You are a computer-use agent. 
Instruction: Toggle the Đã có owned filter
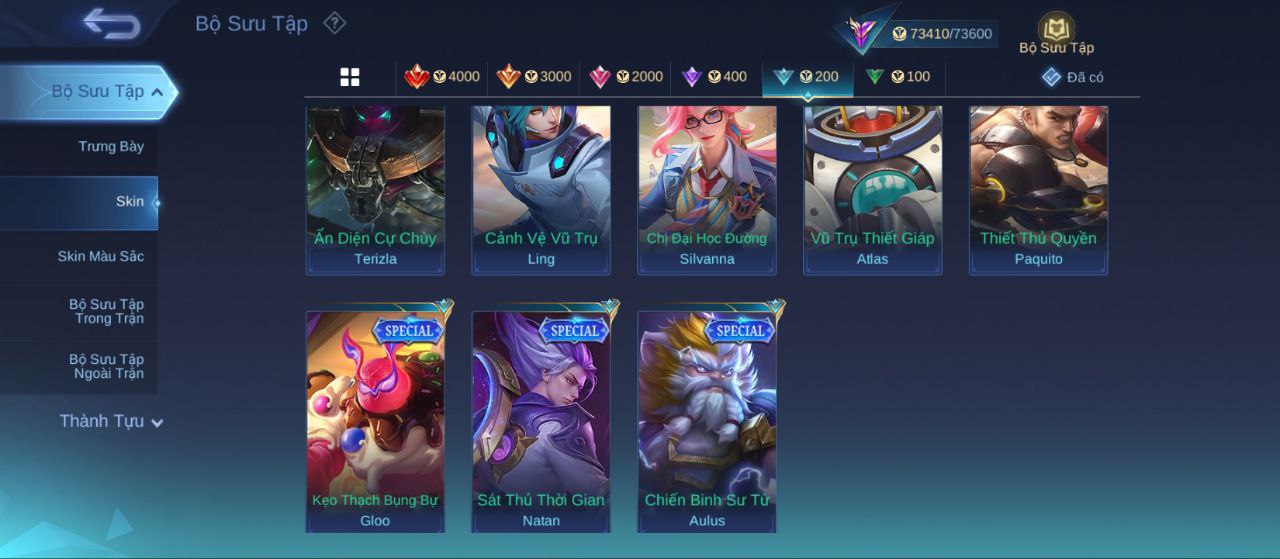[1072, 77]
